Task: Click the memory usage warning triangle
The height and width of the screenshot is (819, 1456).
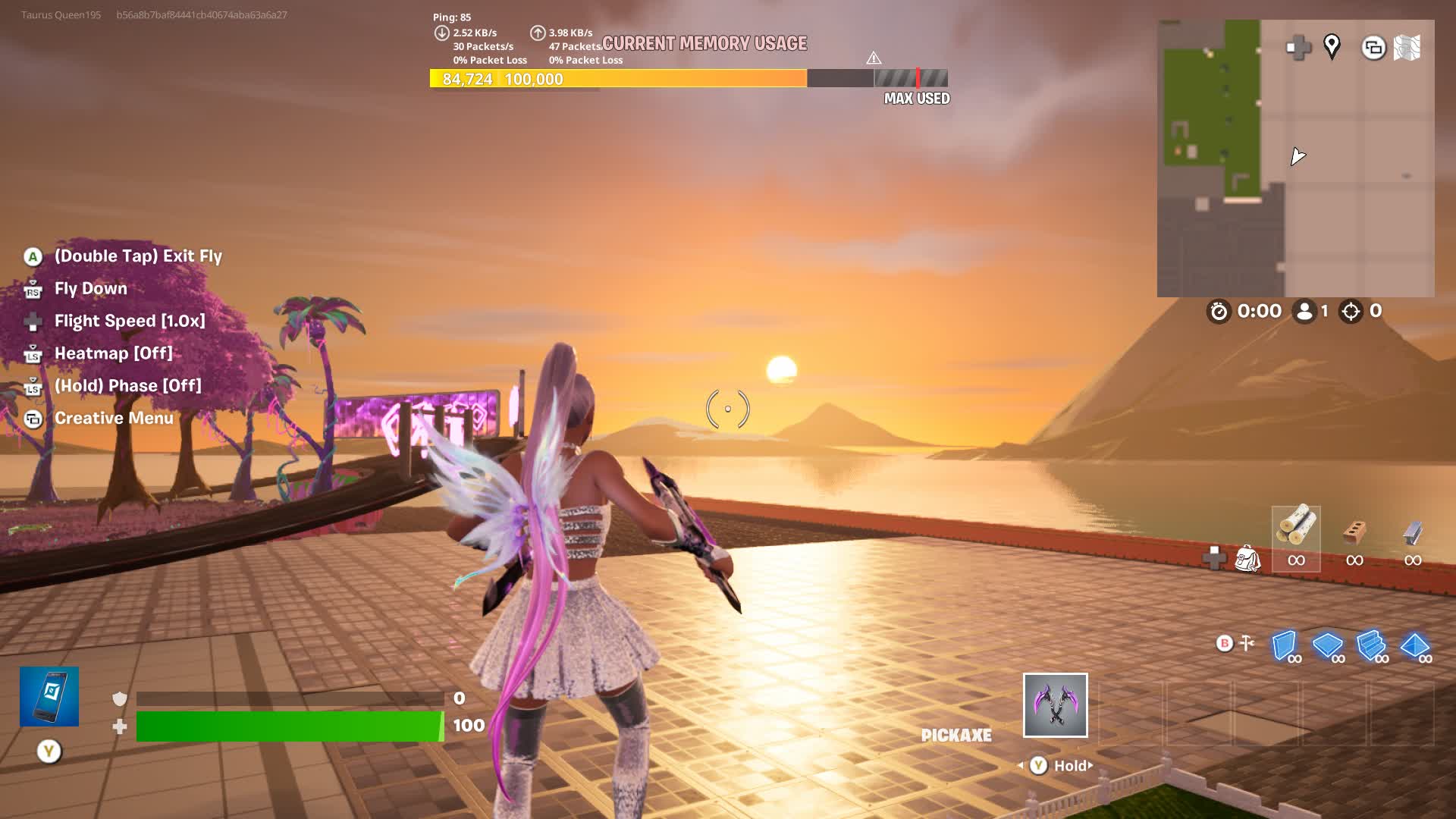Action: 874,58
